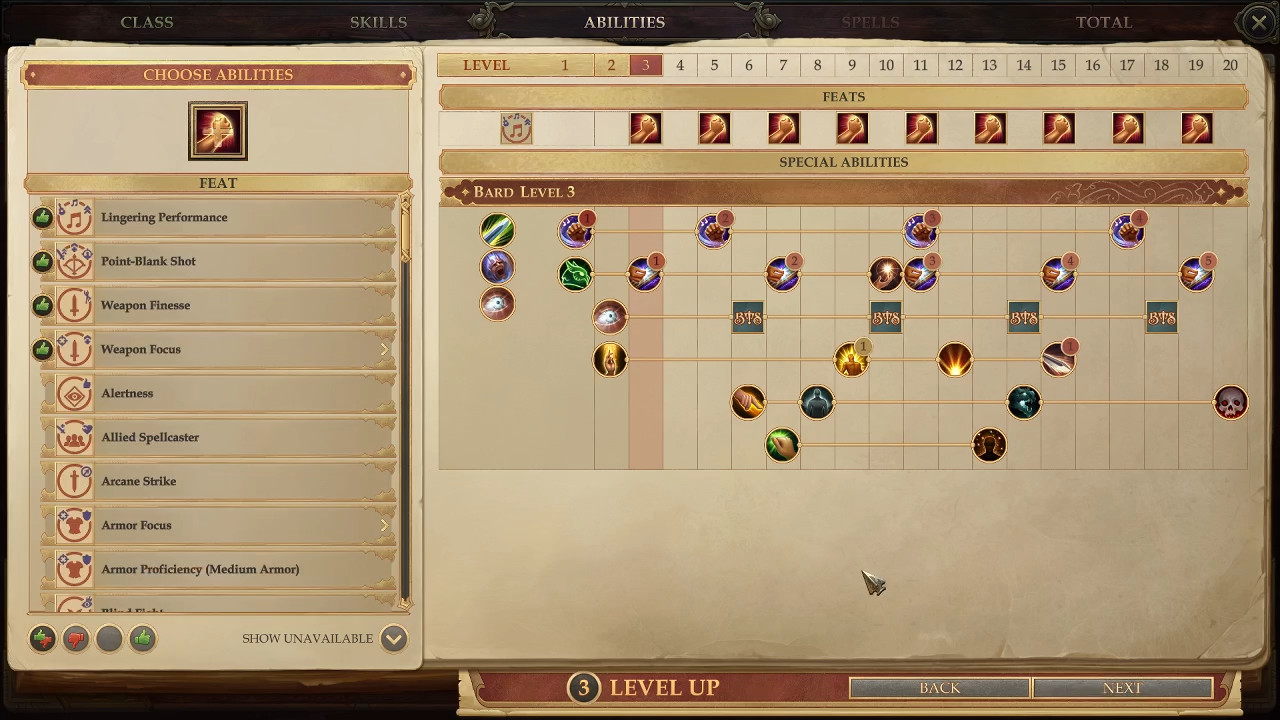Screen dimensions: 1280x720
Task: Pick the Weapon Finesse feat
Action: [x=220, y=305]
